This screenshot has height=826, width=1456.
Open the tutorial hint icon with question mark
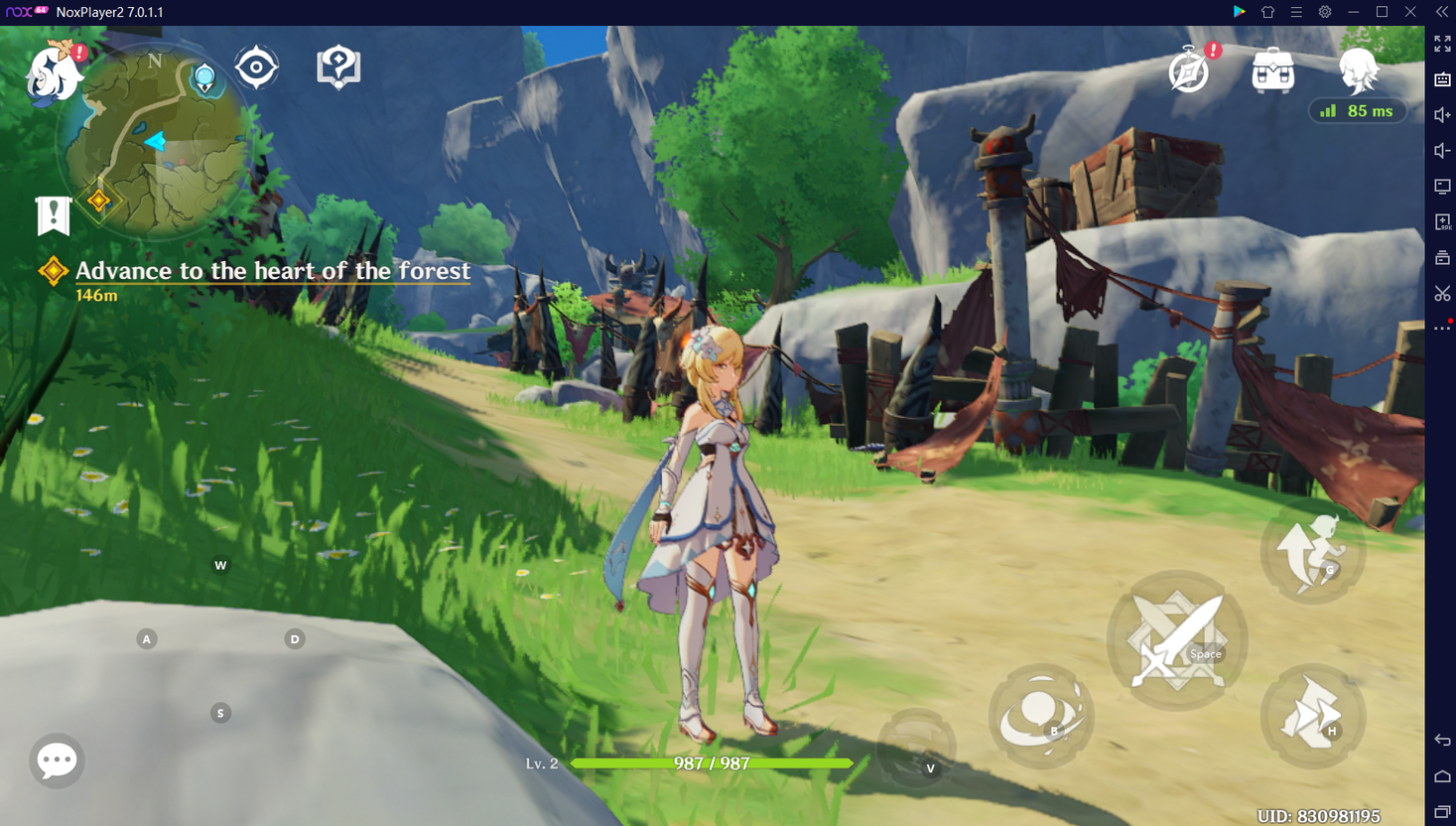click(338, 68)
